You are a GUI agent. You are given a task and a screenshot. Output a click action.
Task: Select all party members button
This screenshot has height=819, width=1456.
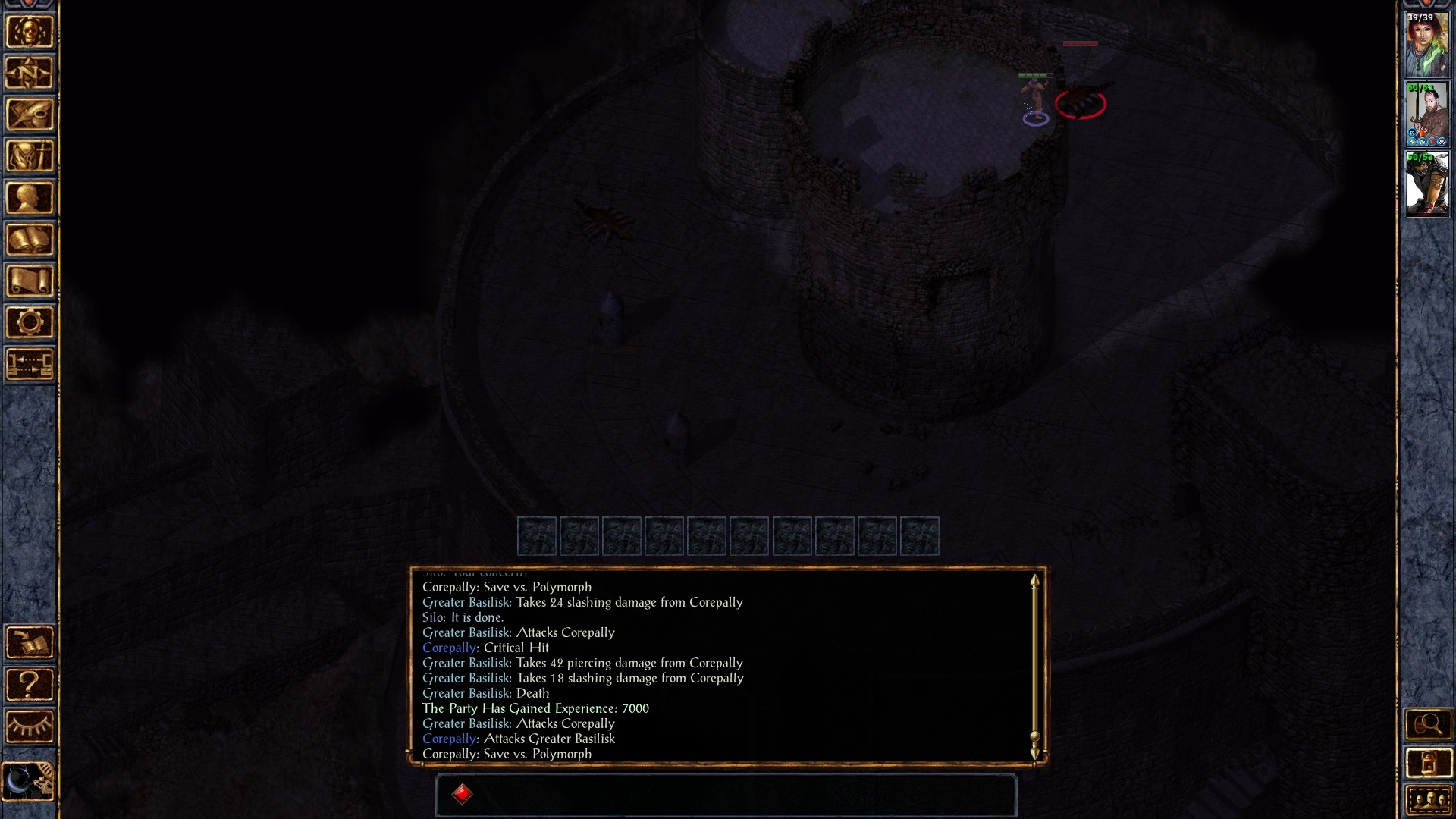(x=1428, y=800)
